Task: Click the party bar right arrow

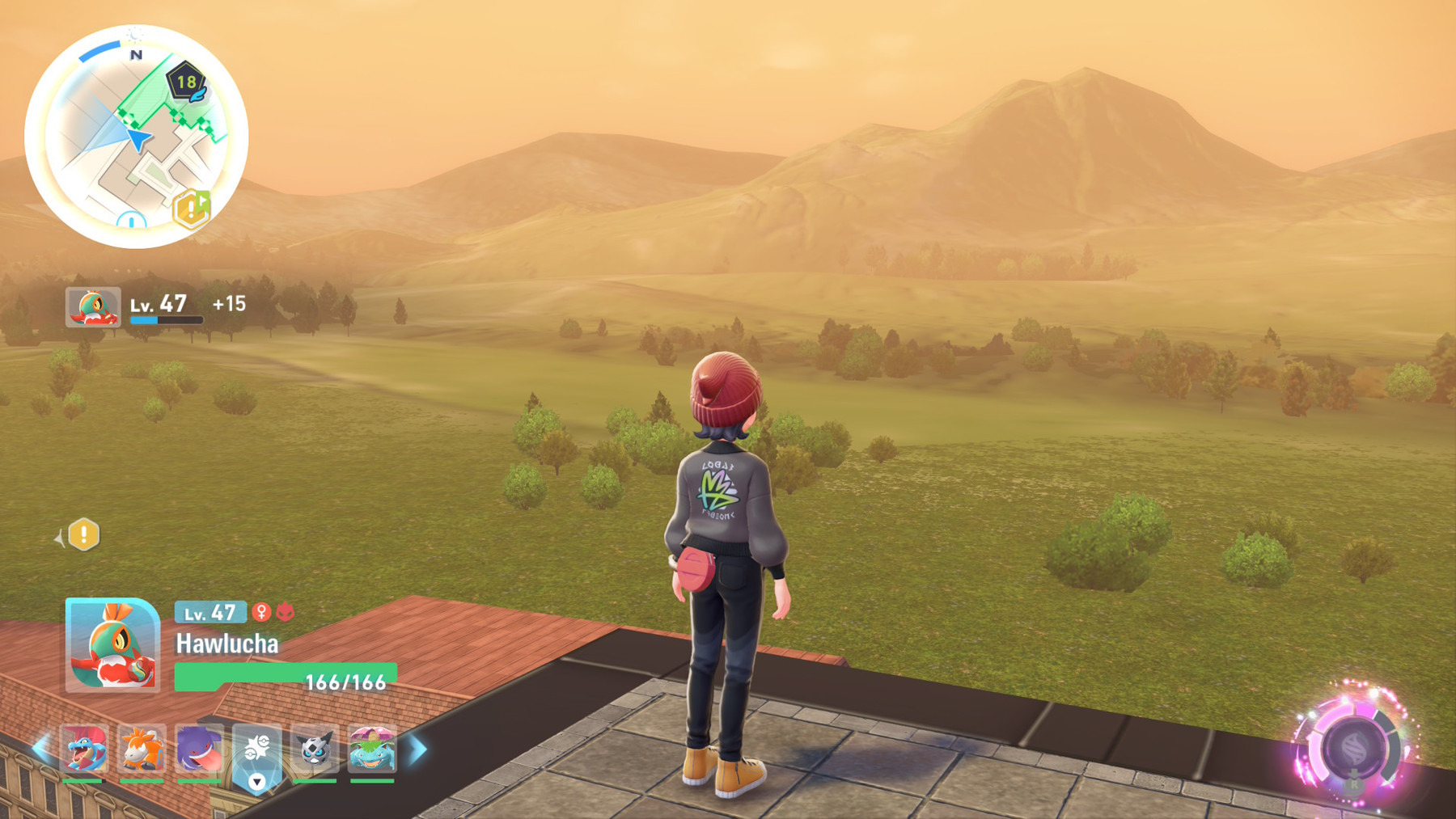Action: (418, 749)
